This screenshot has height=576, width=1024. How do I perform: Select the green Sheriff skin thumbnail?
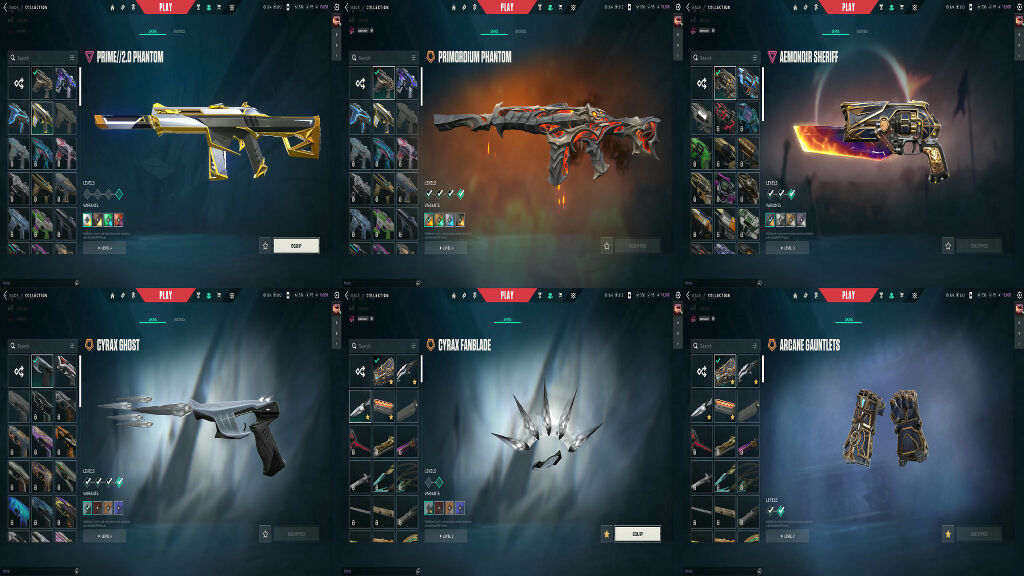click(x=701, y=152)
